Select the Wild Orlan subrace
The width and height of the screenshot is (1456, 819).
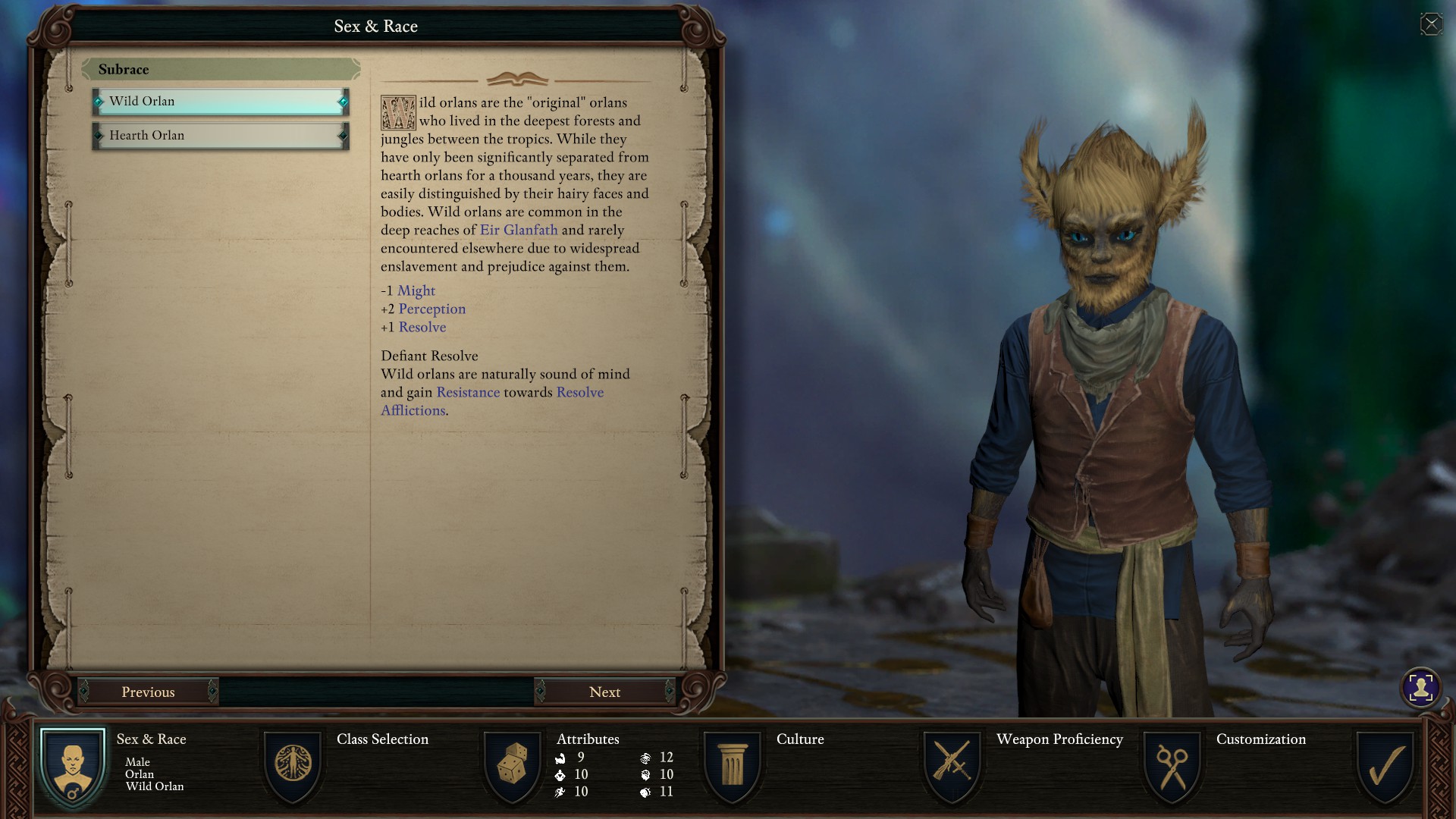[220, 102]
